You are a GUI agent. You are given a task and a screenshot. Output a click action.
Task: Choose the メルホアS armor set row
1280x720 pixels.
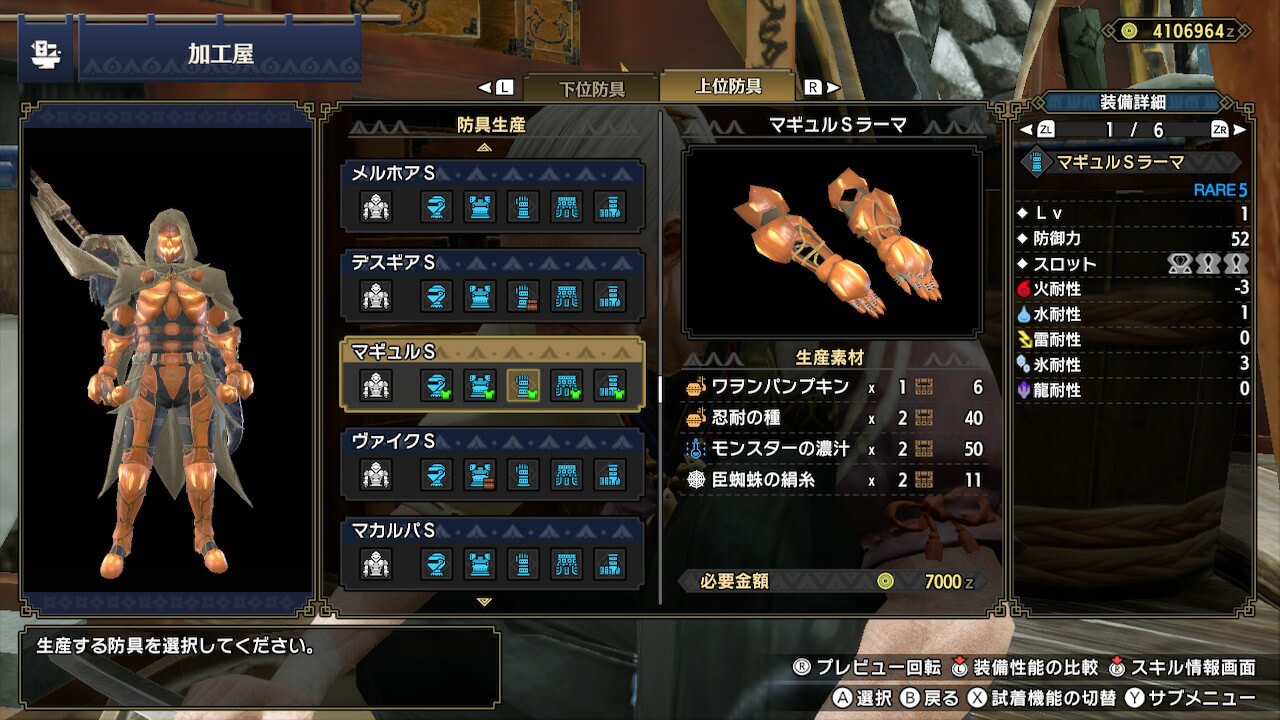(492, 196)
